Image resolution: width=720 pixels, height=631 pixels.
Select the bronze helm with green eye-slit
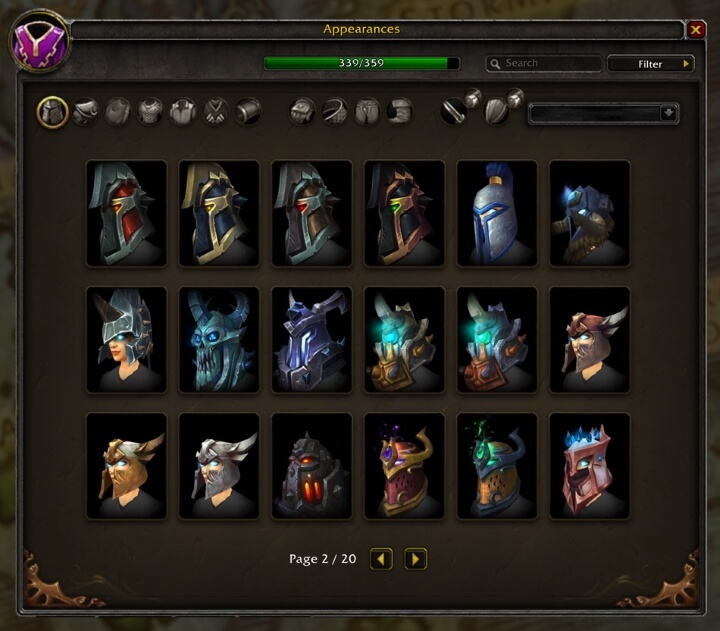tap(404, 213)
